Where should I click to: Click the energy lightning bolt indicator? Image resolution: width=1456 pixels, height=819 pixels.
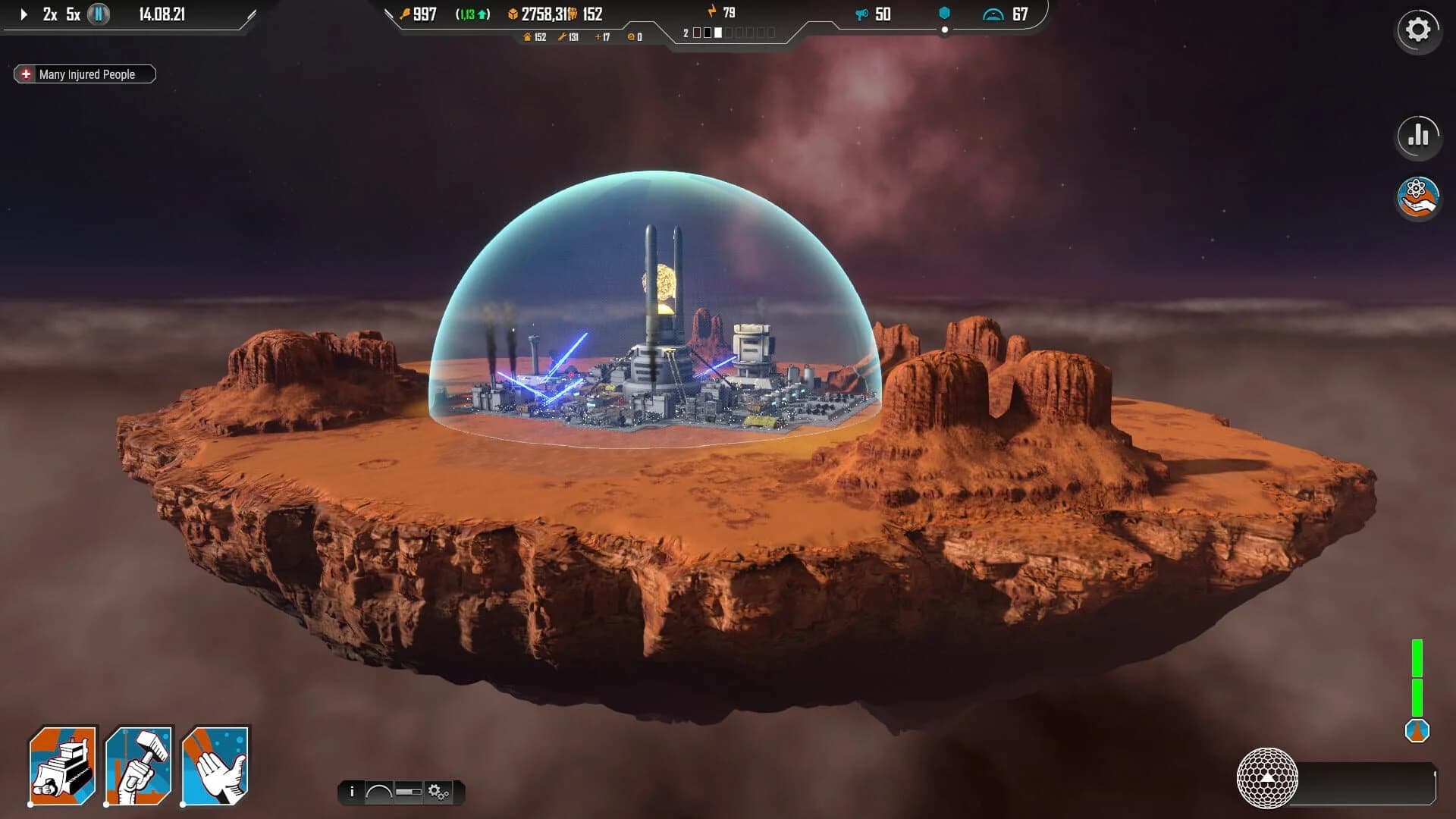click(x=711, y=11)
